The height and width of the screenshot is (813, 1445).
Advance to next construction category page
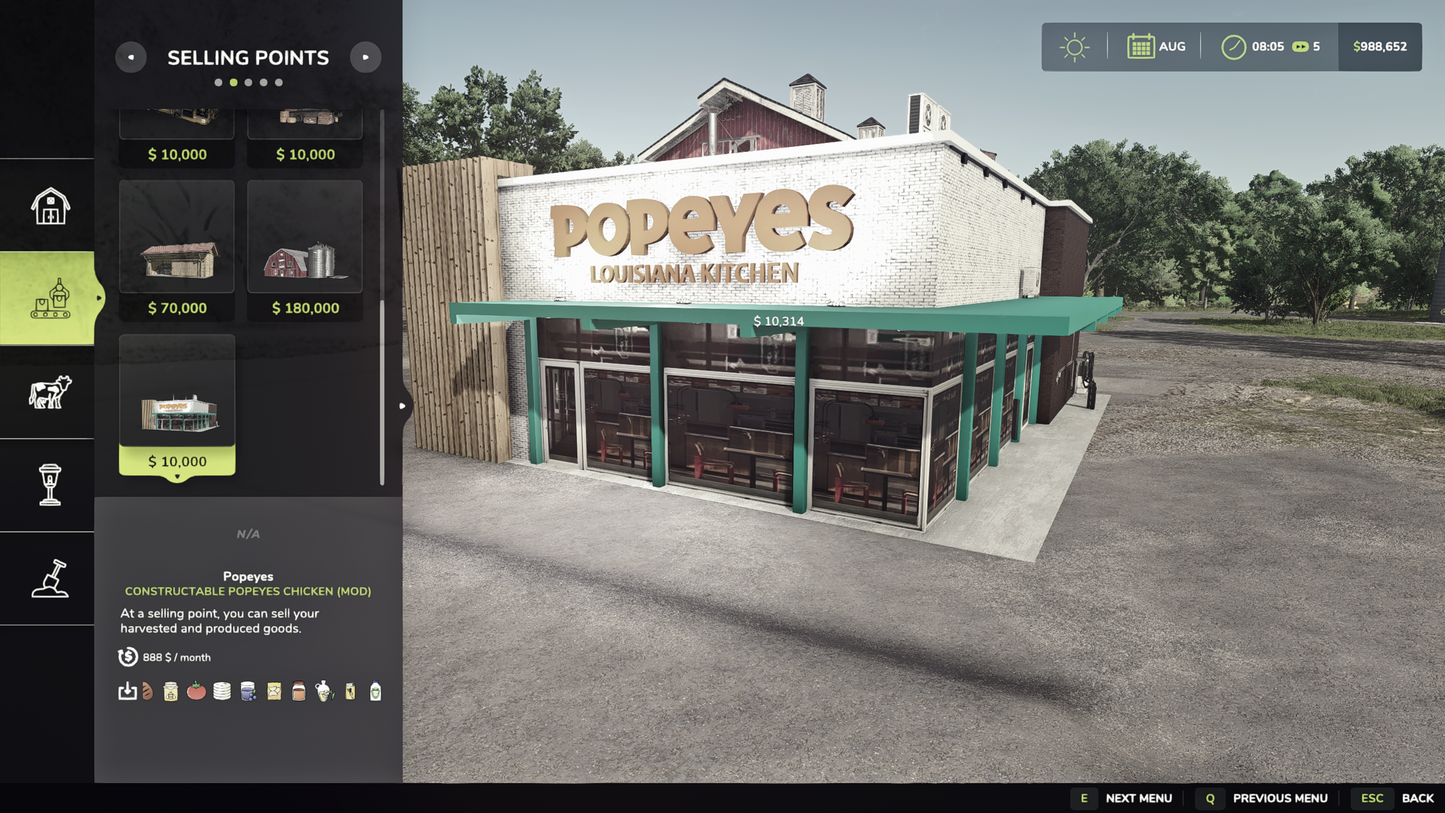[x=366, y=57]
